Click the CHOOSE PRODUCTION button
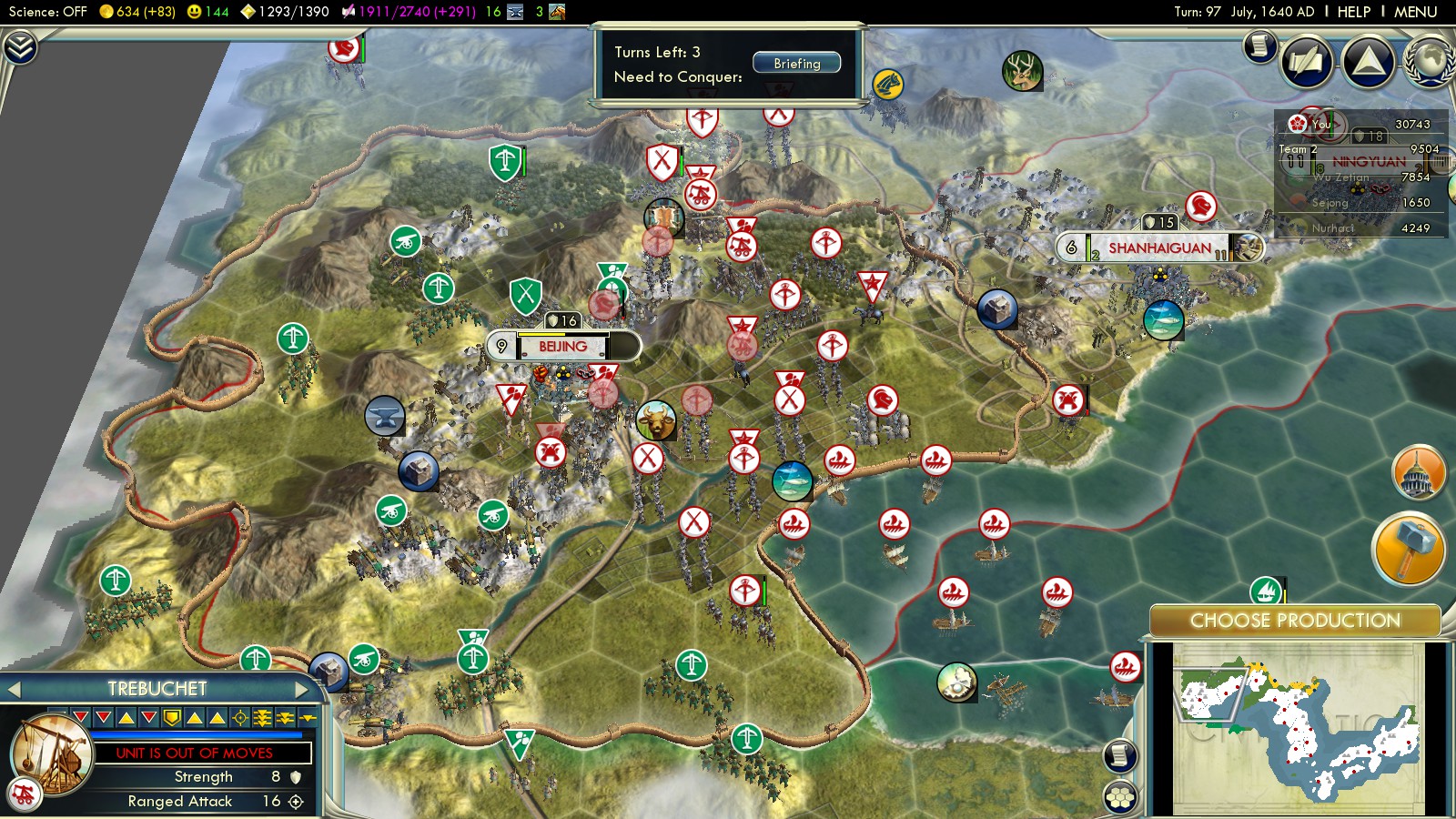This screenshot has height=819, width=1456. coord(1294,621)
